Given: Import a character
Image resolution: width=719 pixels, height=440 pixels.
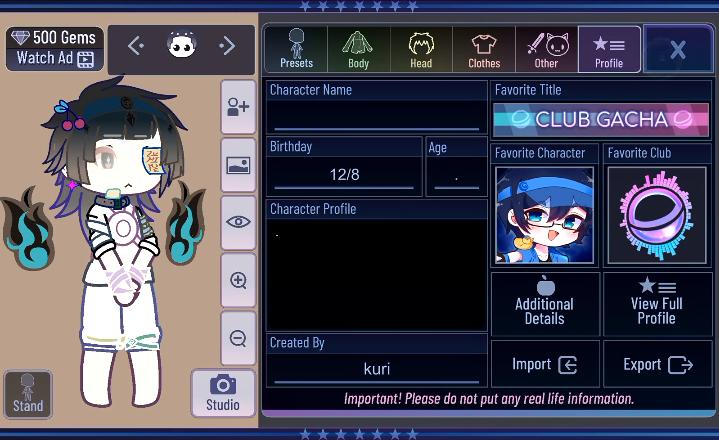Looking at the screenshot, I should coord(545,364).
